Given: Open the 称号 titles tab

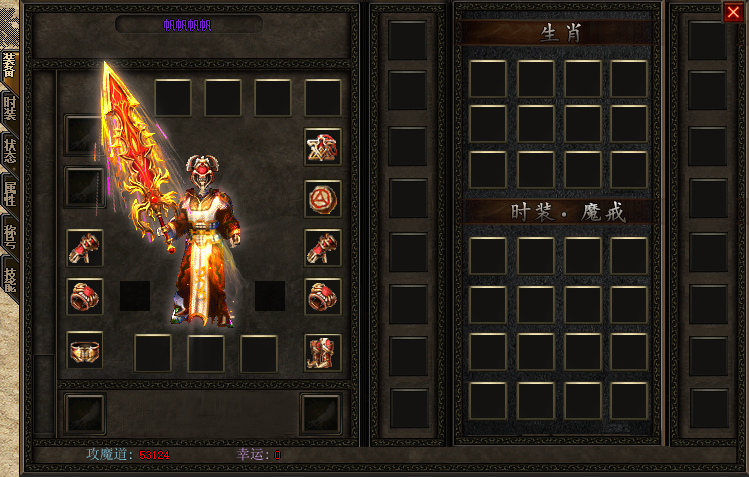Looking at the screenshot, I should pyautogui.click(x=9, y=236).
